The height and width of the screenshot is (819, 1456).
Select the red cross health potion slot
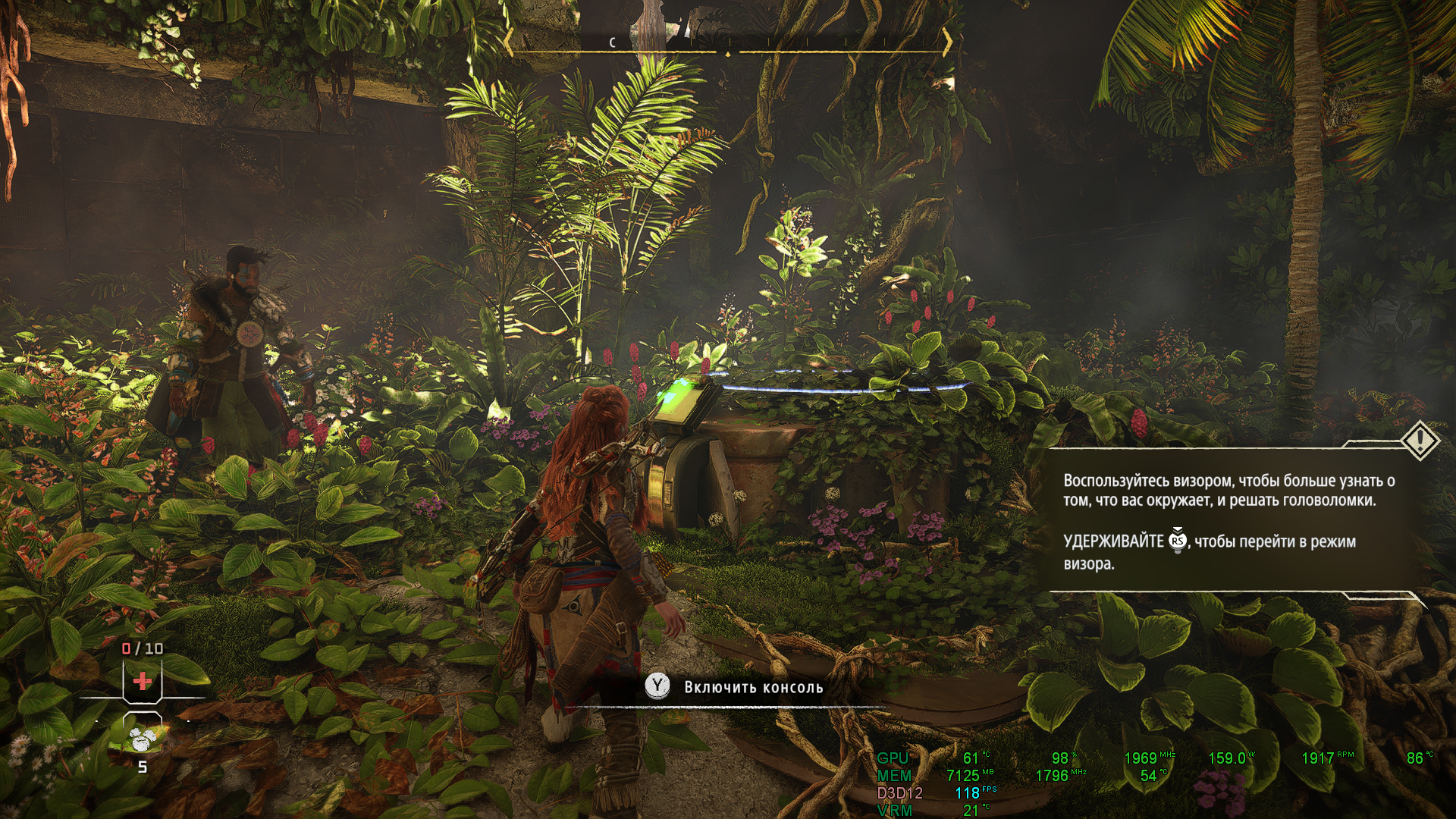click(x=142, y=681)
